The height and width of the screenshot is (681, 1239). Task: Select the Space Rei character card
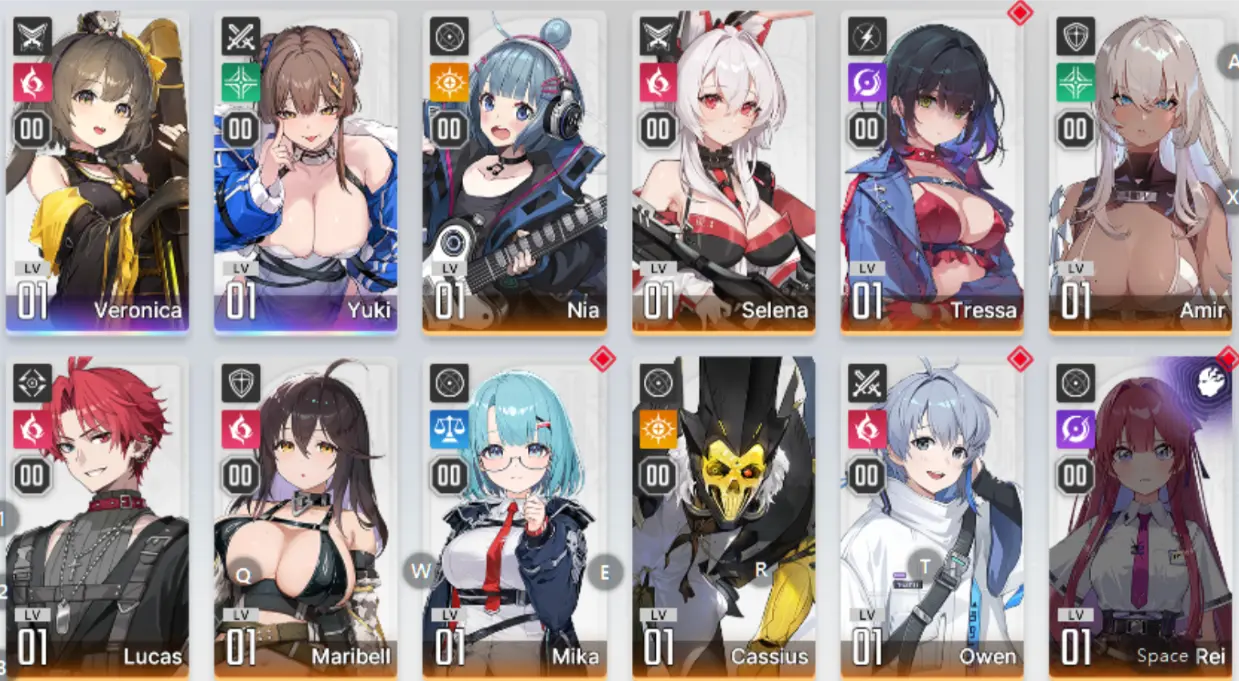(x=1140, y=518)
